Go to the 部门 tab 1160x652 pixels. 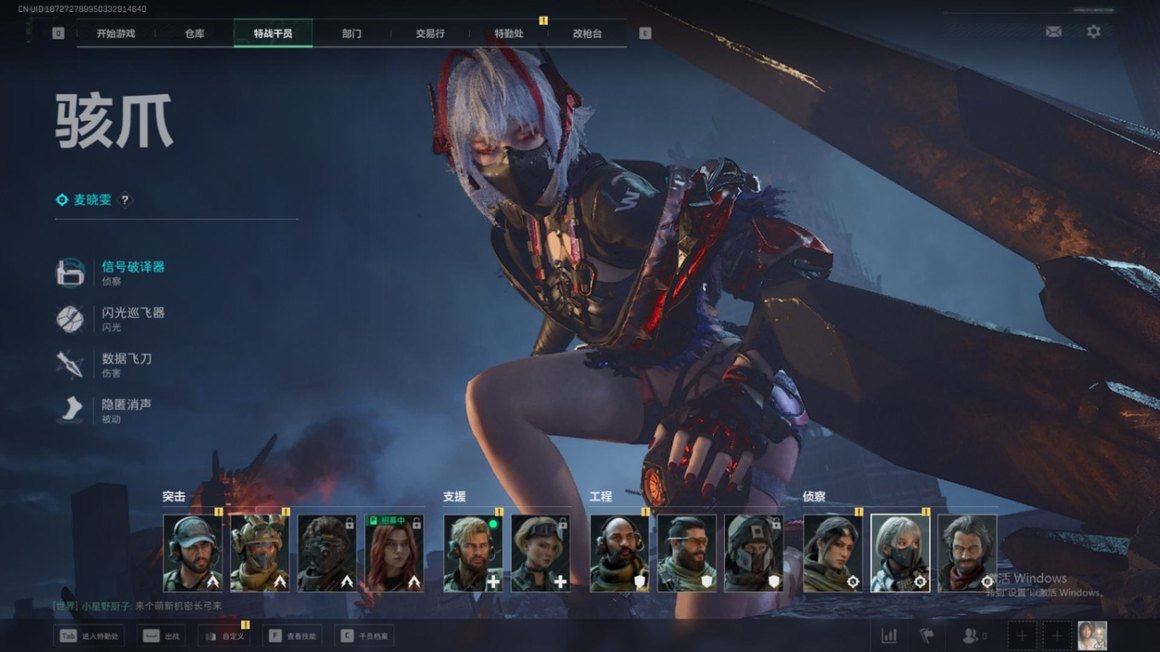351,33
